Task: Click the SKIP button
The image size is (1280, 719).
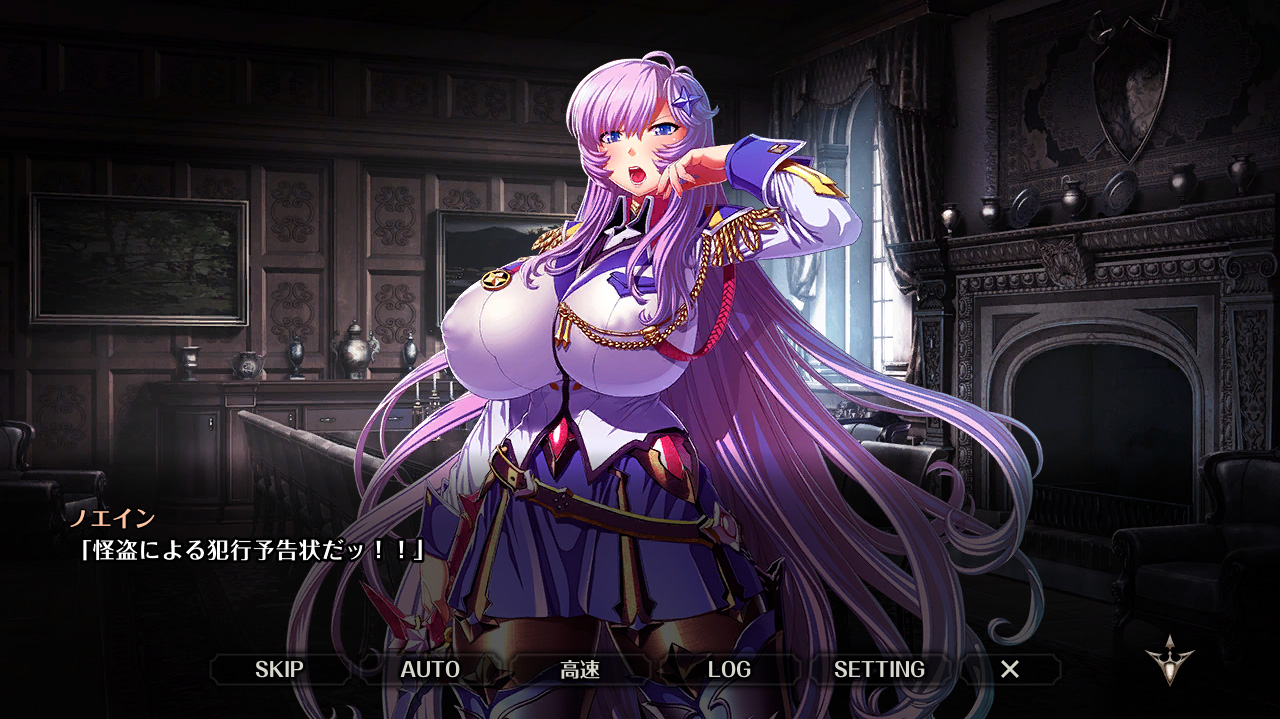Action: coord(279,669)
